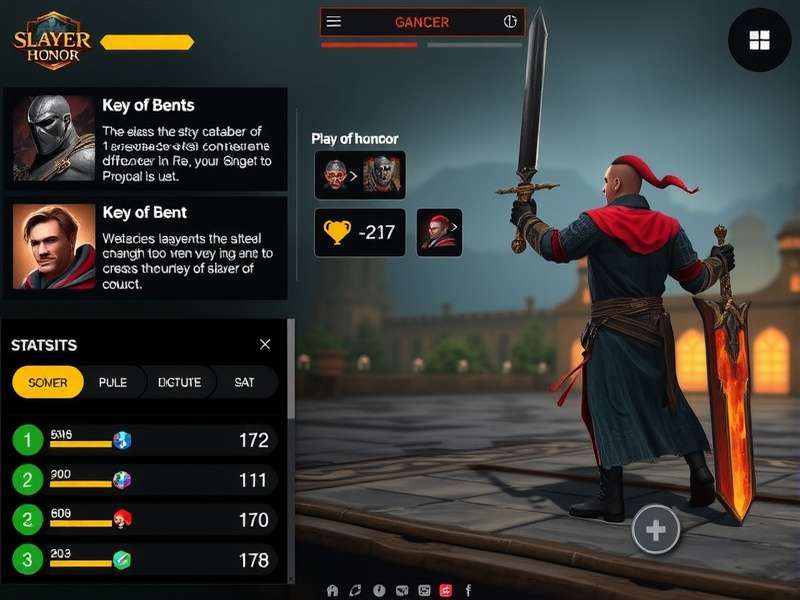Viewport: 800px width, 600px height.
Task: Tap the round plus button
Action: pos(656,530)
